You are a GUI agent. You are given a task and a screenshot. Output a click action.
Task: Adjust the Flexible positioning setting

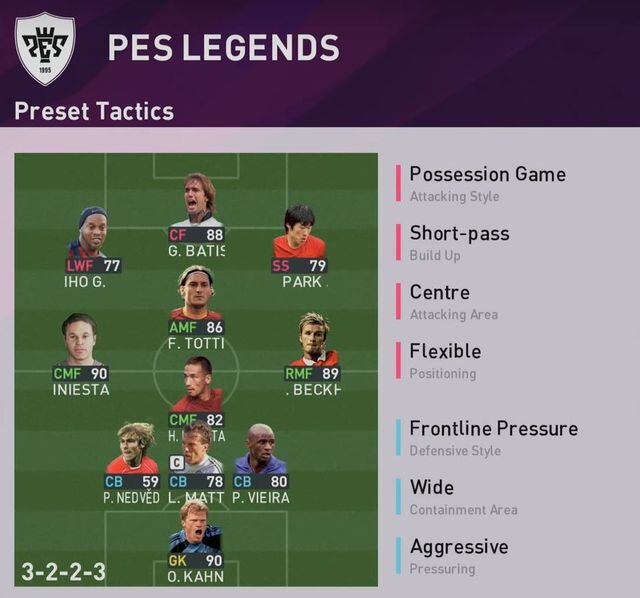pos(445,360)
